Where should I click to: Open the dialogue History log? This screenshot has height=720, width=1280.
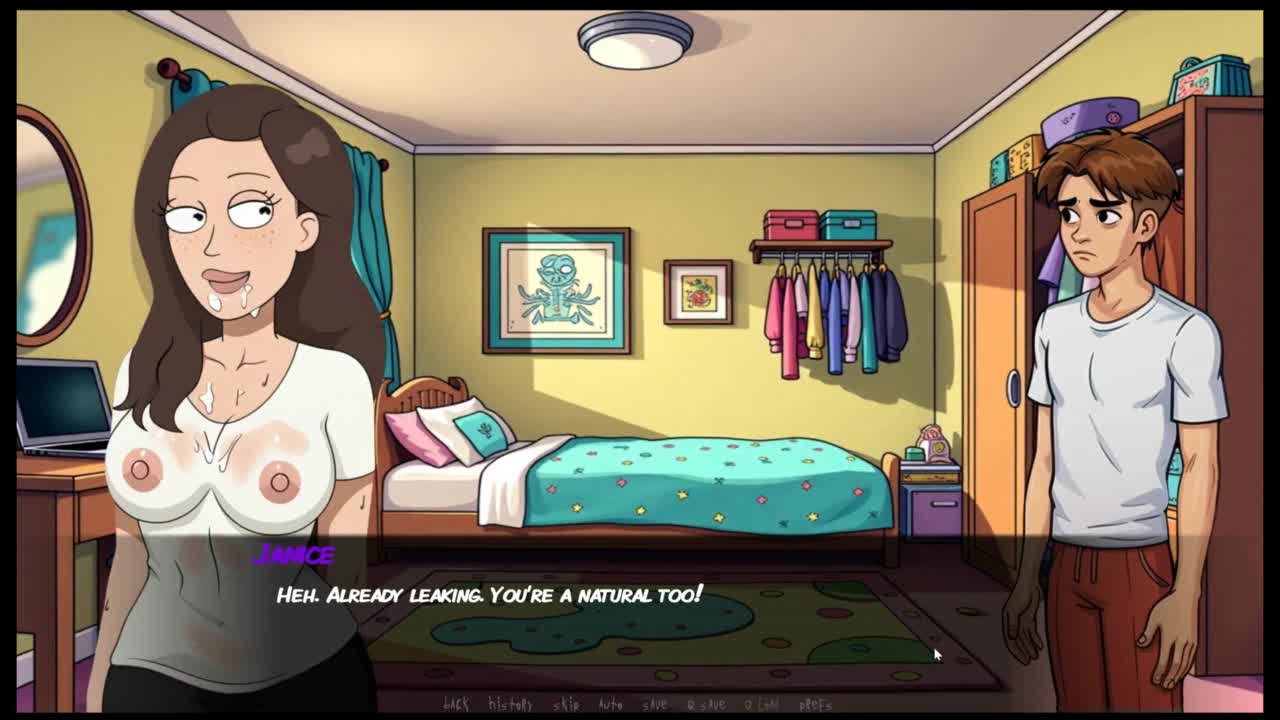(510, 705)
